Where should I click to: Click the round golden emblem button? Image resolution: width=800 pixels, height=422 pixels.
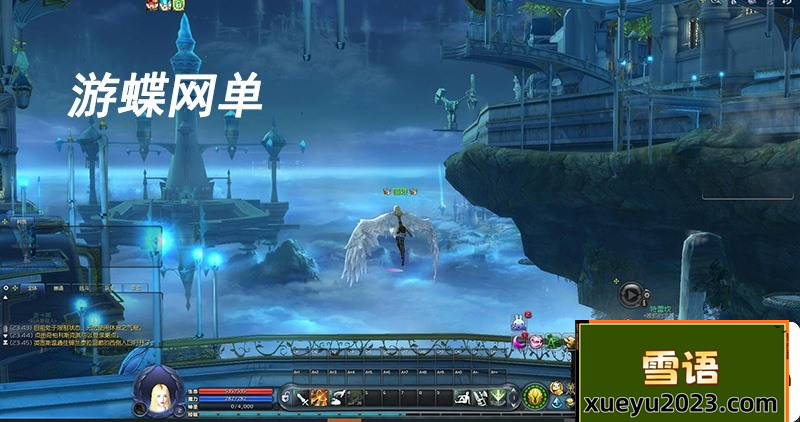tap(535, 396)
